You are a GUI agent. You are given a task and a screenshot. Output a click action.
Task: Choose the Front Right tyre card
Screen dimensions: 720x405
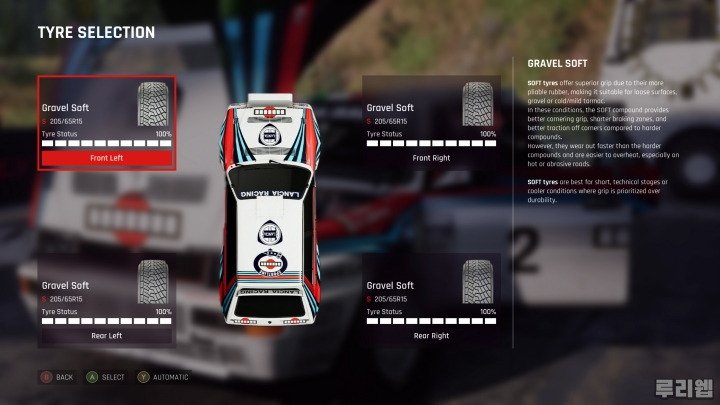coord(431,123)
